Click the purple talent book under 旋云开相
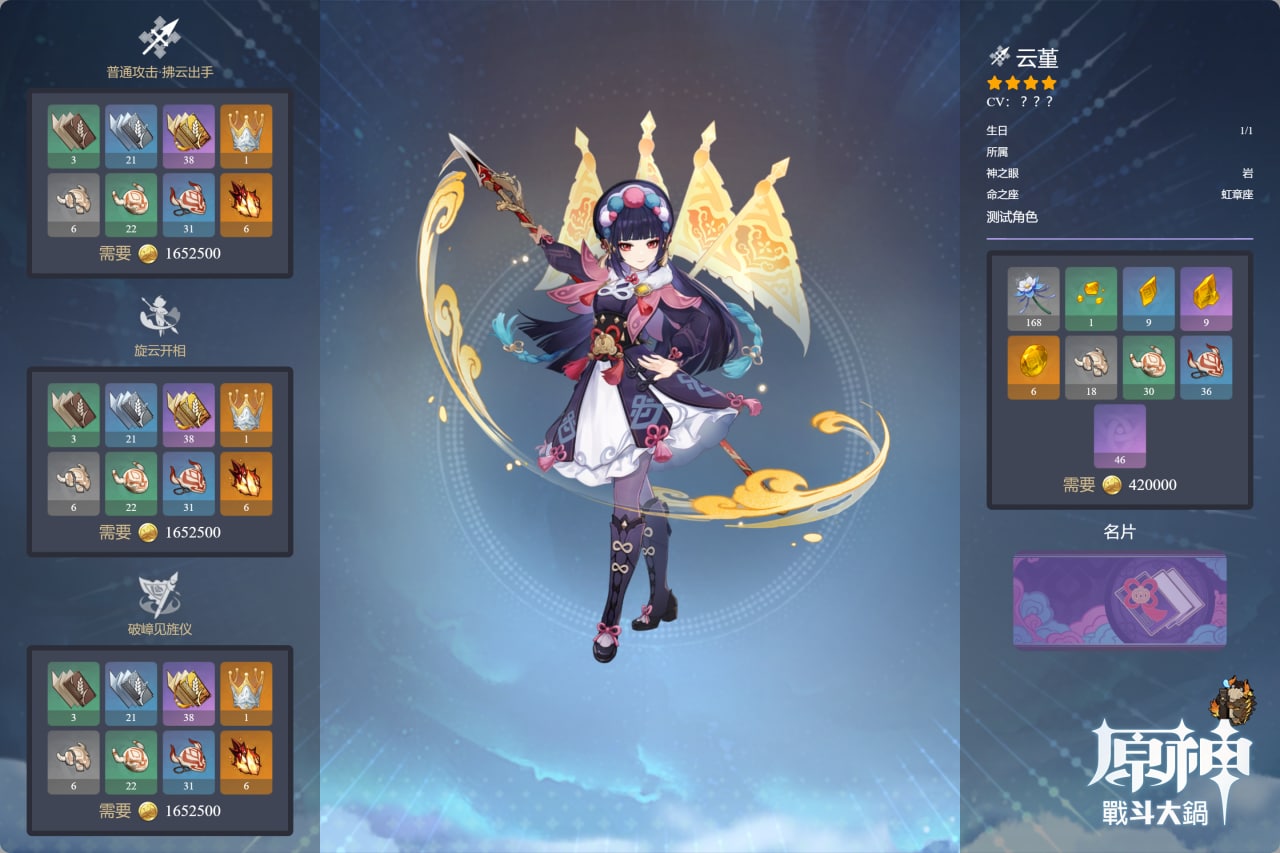The height and width of the screenshot is (853, 1280). (x=189, y=414)
